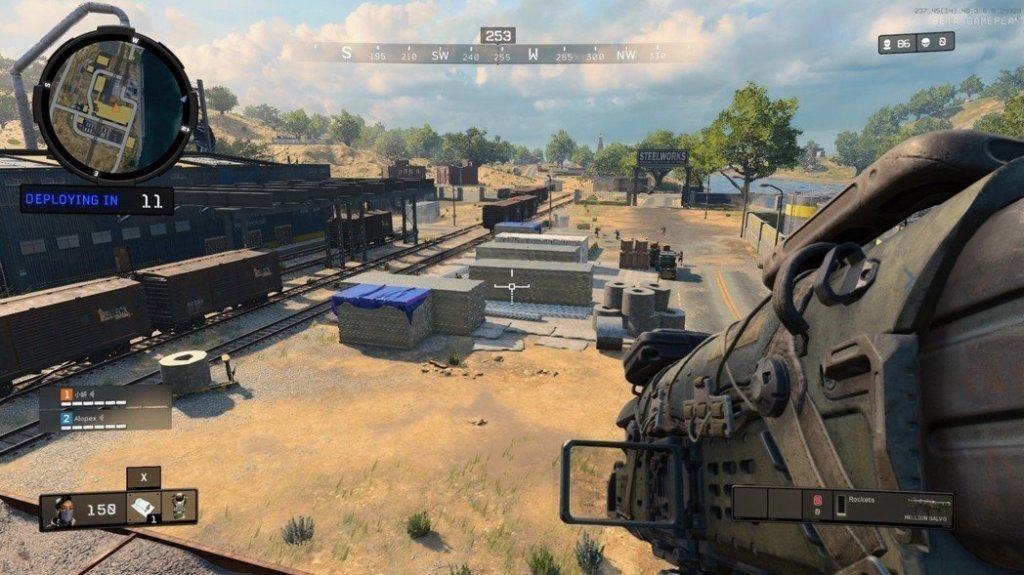
Task: Click the body armor vest slot
Action: (x=180, y=506)
